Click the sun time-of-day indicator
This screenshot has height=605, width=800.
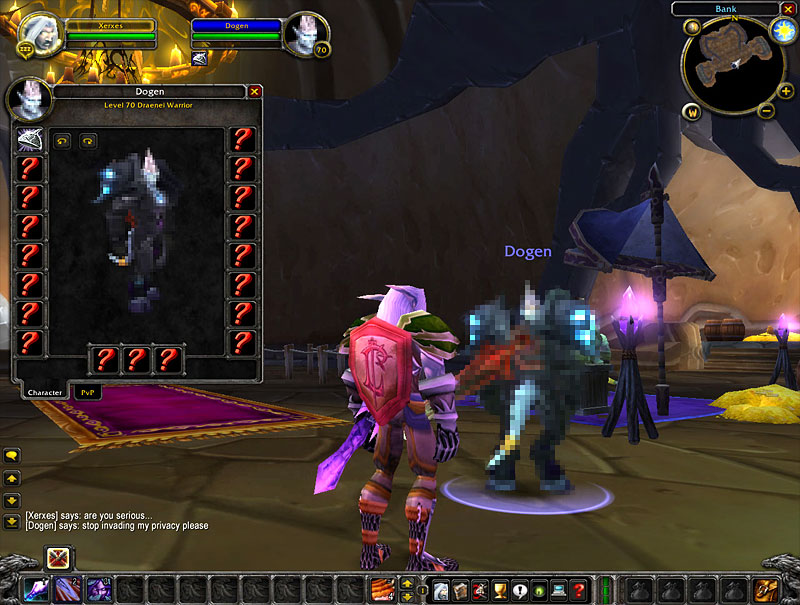(x=783, y=30)
